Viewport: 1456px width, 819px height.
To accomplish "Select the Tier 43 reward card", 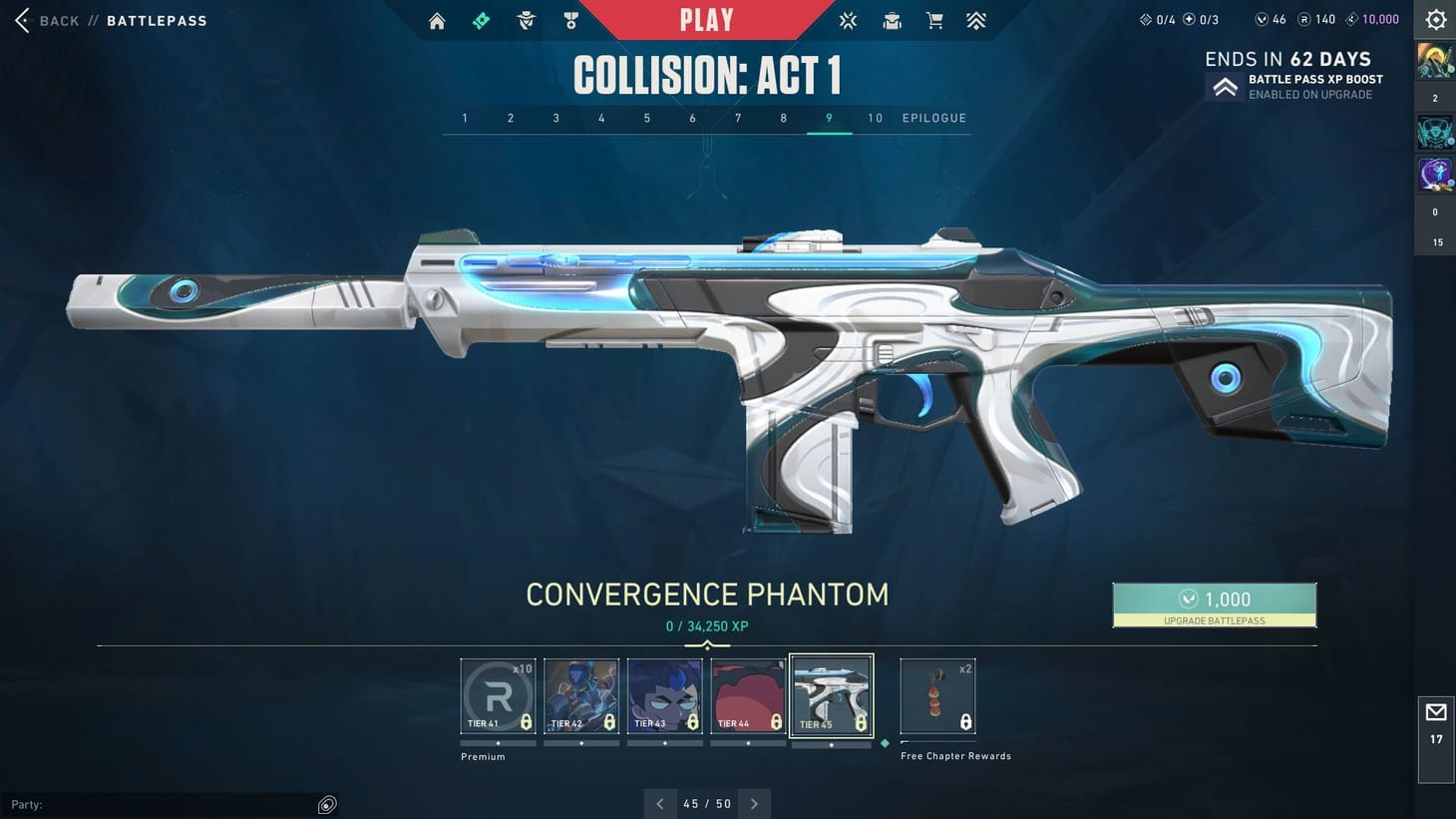I will [x=664, y=693].
